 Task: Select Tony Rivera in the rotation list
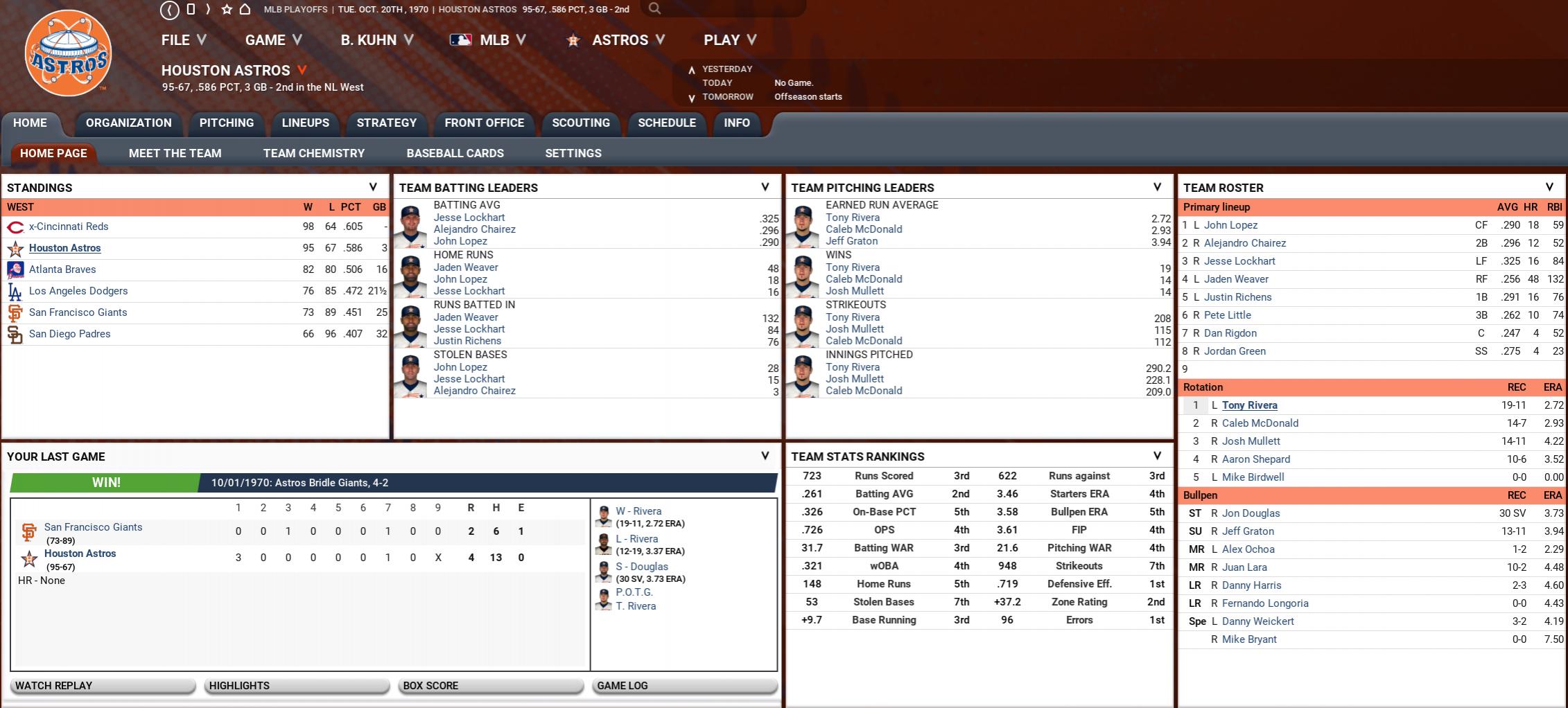pyautogui.click(x=1249, y=405)
